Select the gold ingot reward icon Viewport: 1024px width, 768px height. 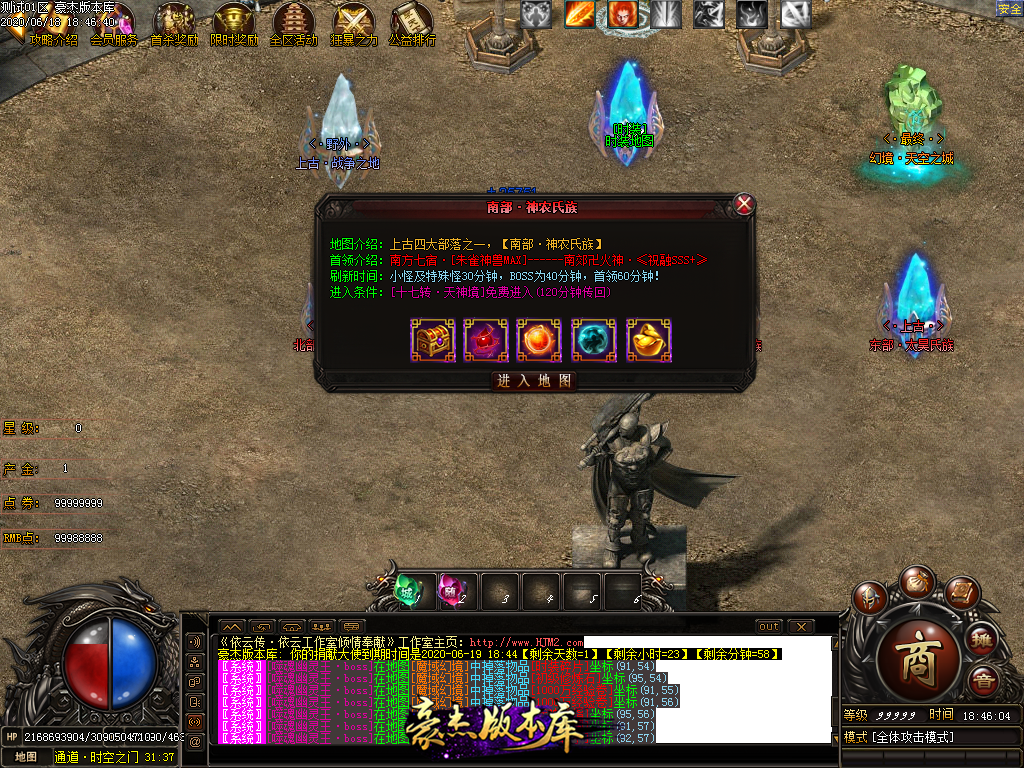tap(649, 340)
